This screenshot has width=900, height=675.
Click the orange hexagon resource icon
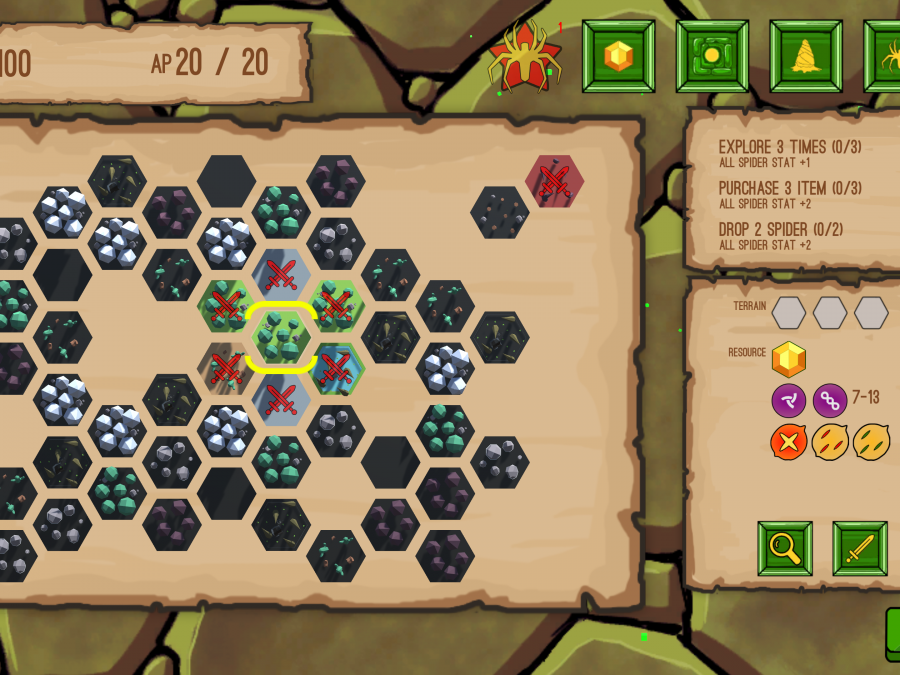pos(789,359)
